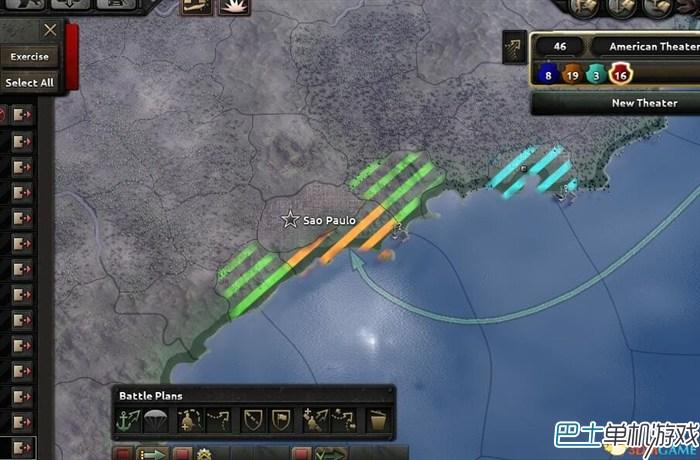Select the blue army group with 8 divisions
This screenshot has height=460, width=700.
547,72
